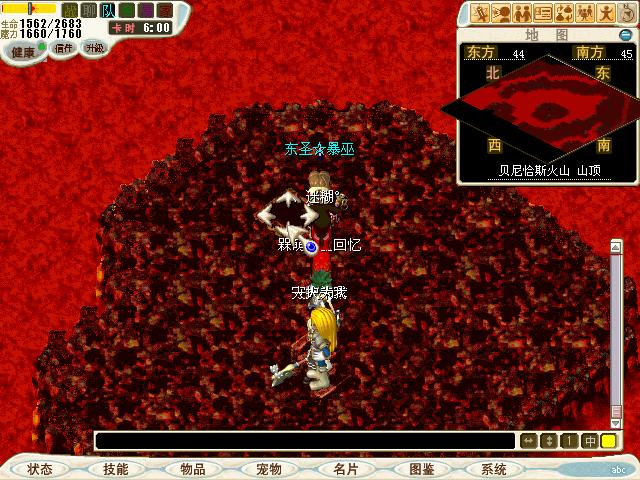Image resolution: width=640 pixels, height=480 pixels.
Task: Toggle the 聊 chat switch
Action: pos(88,10)
